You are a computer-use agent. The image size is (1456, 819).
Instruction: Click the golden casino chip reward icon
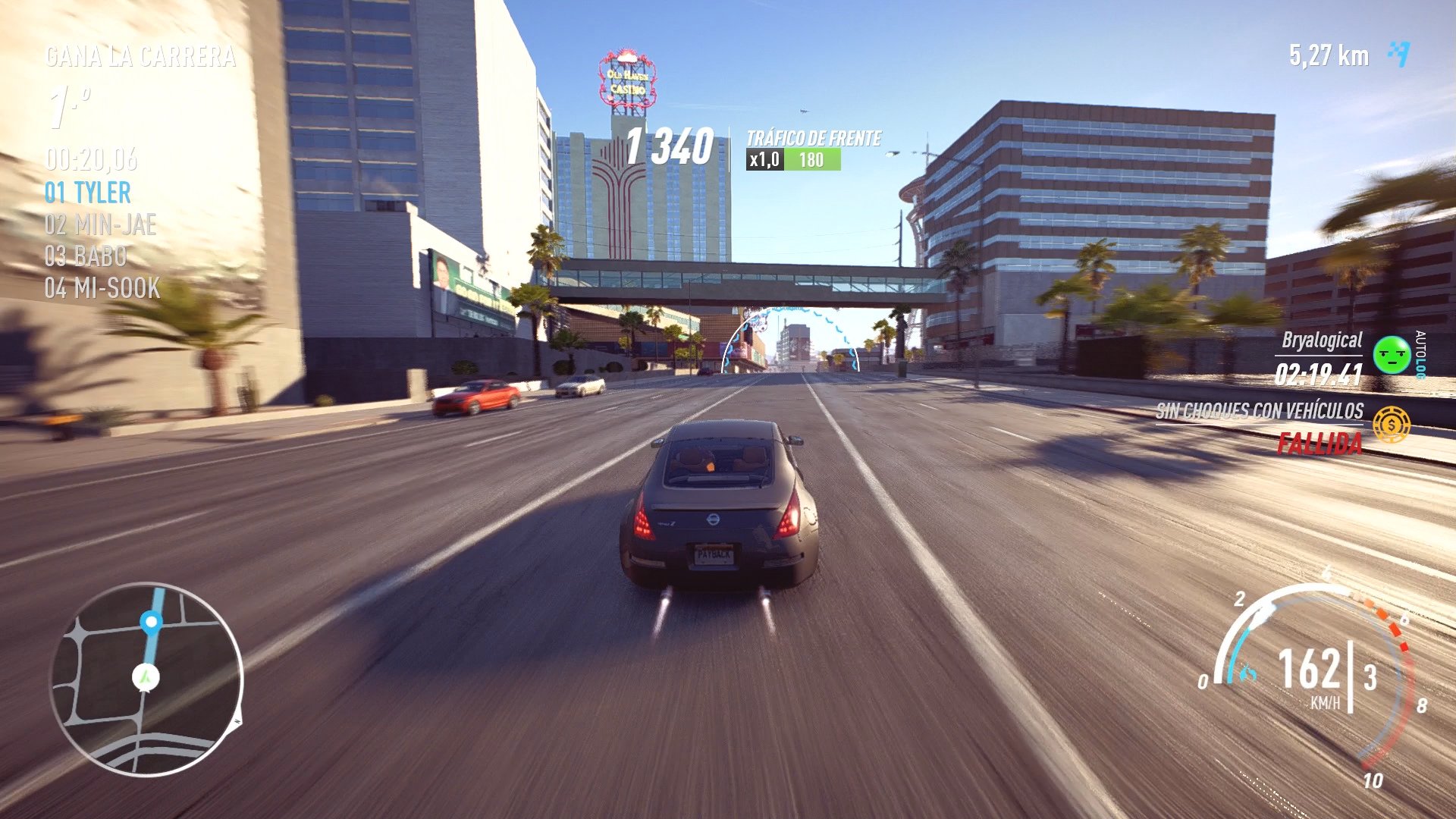[1392, 425]
